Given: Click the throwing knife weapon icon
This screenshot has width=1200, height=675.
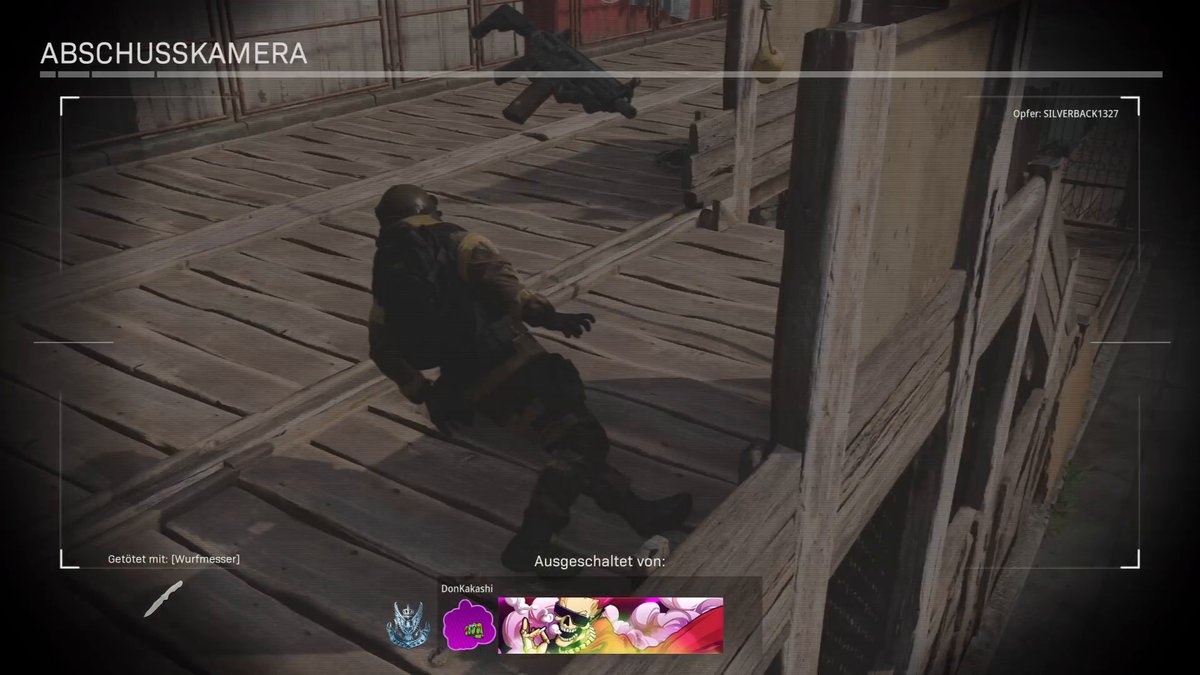Looking at the screenshot, I should (163, 598).
